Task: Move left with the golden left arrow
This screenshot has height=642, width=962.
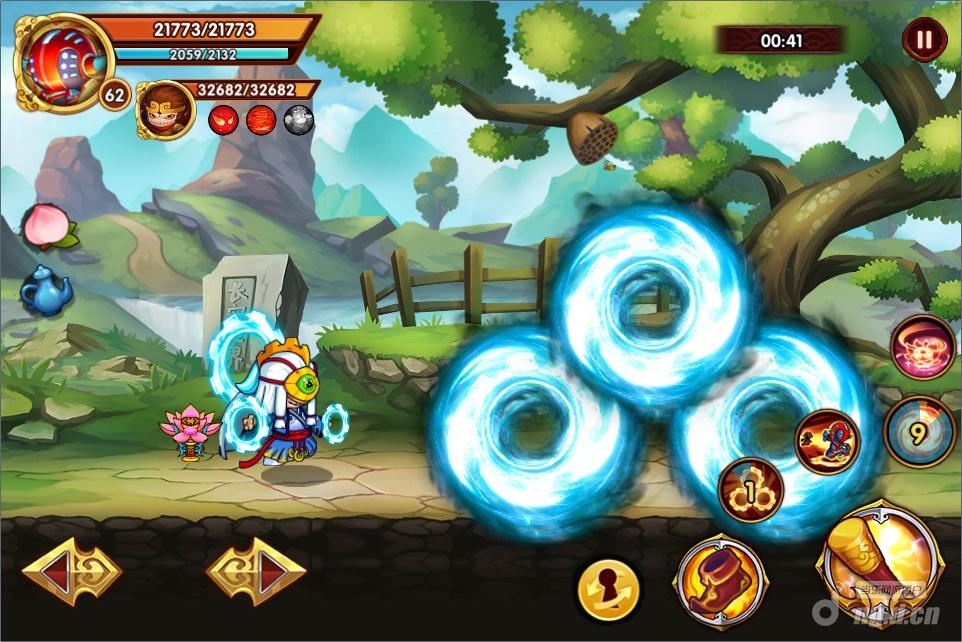Action: click(71, 573)
